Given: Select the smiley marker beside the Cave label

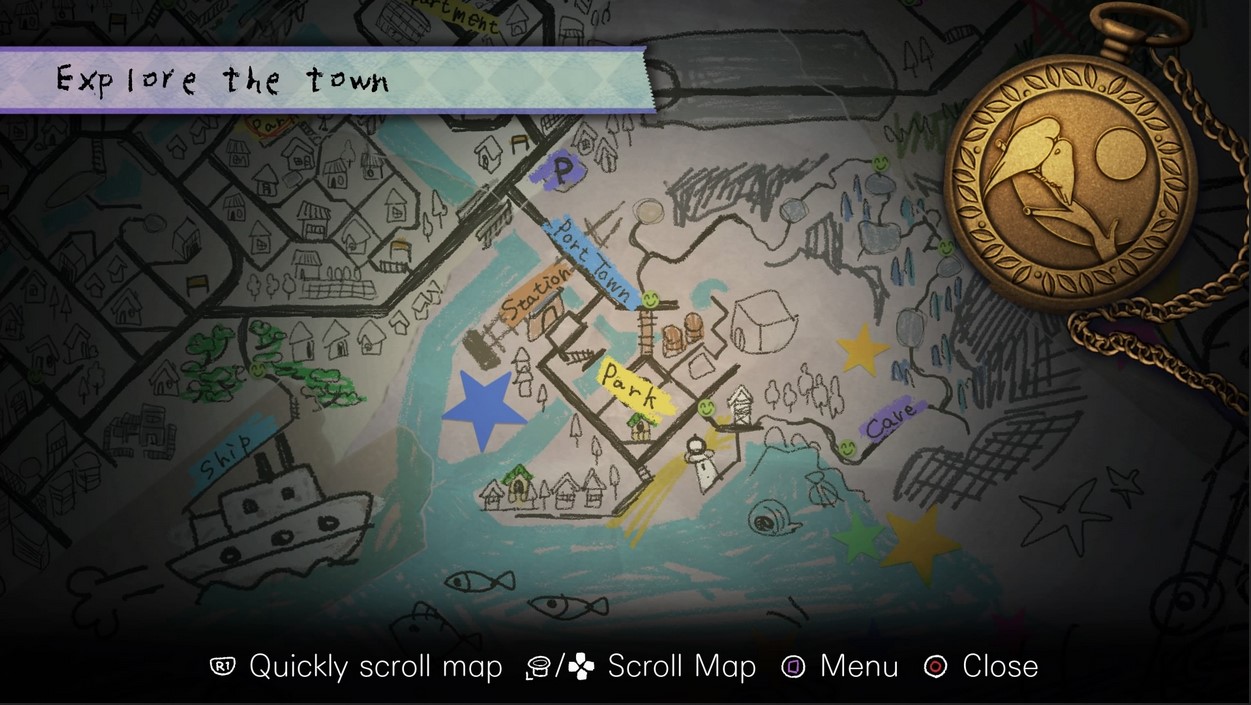Looking at the screenshot, I should click(848, 450).
